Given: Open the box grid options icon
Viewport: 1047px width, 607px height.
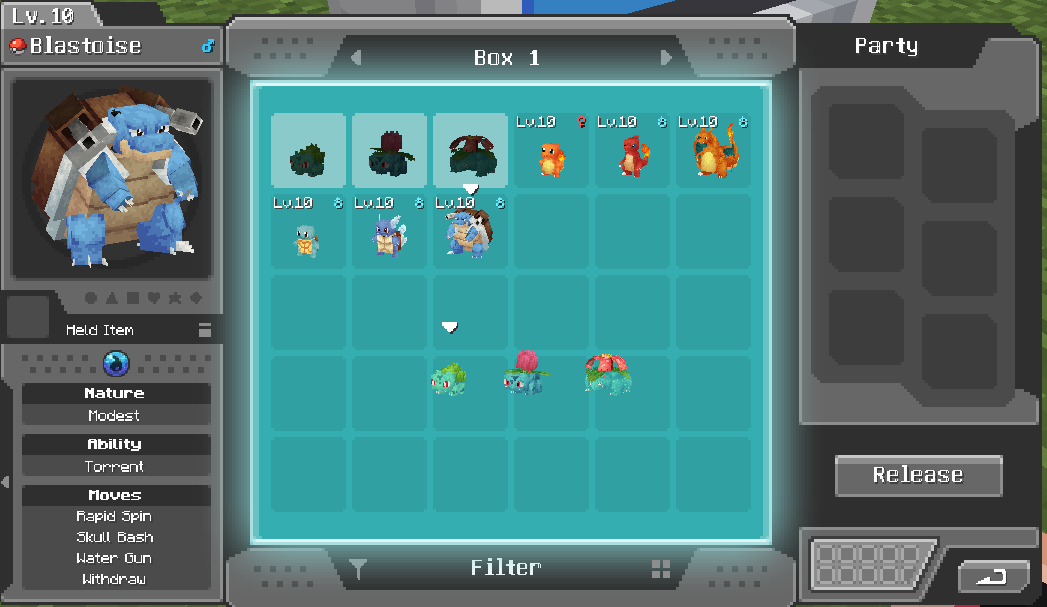Looking at the screenshot, I should click(661, 569).
